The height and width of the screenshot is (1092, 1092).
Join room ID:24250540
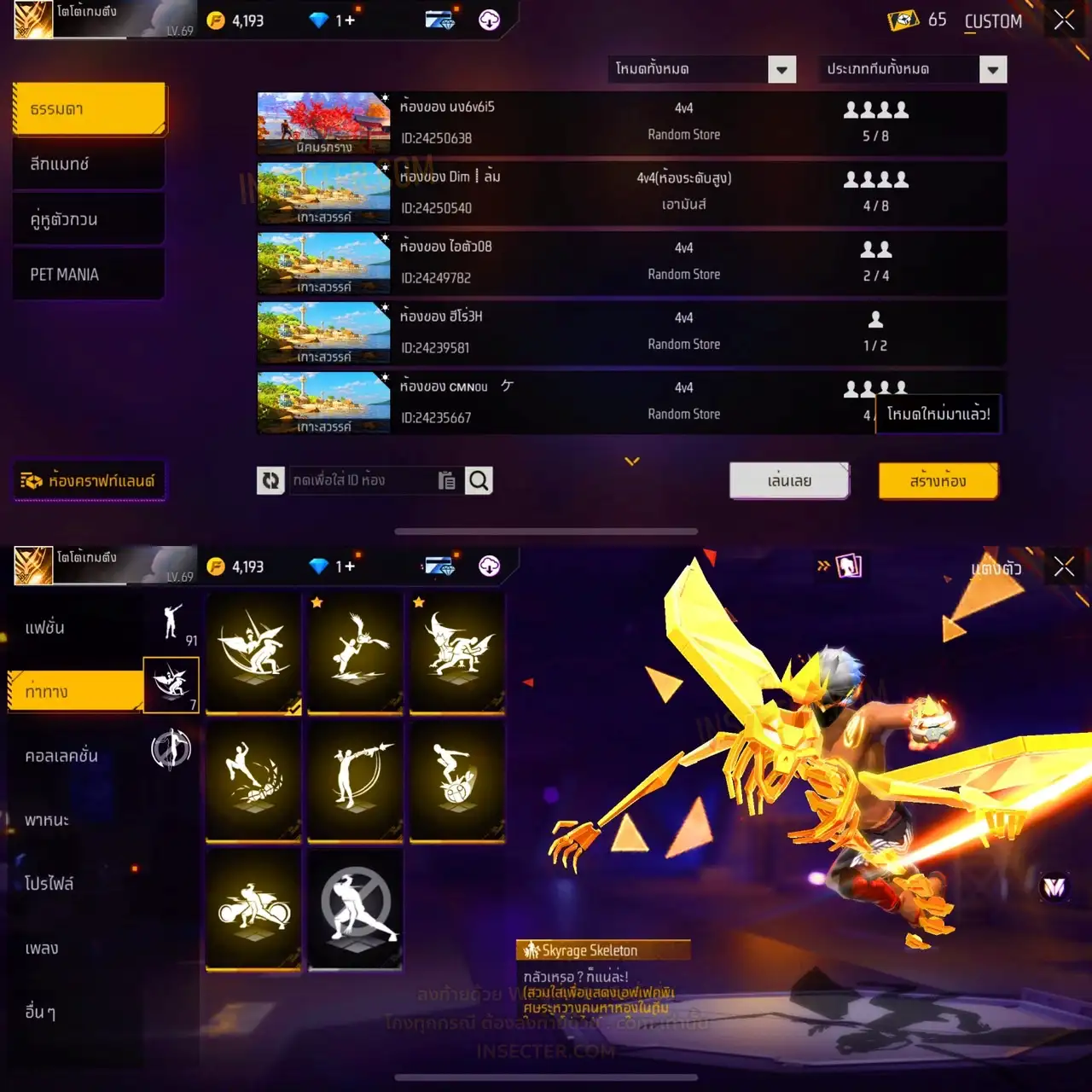[631, 193]
